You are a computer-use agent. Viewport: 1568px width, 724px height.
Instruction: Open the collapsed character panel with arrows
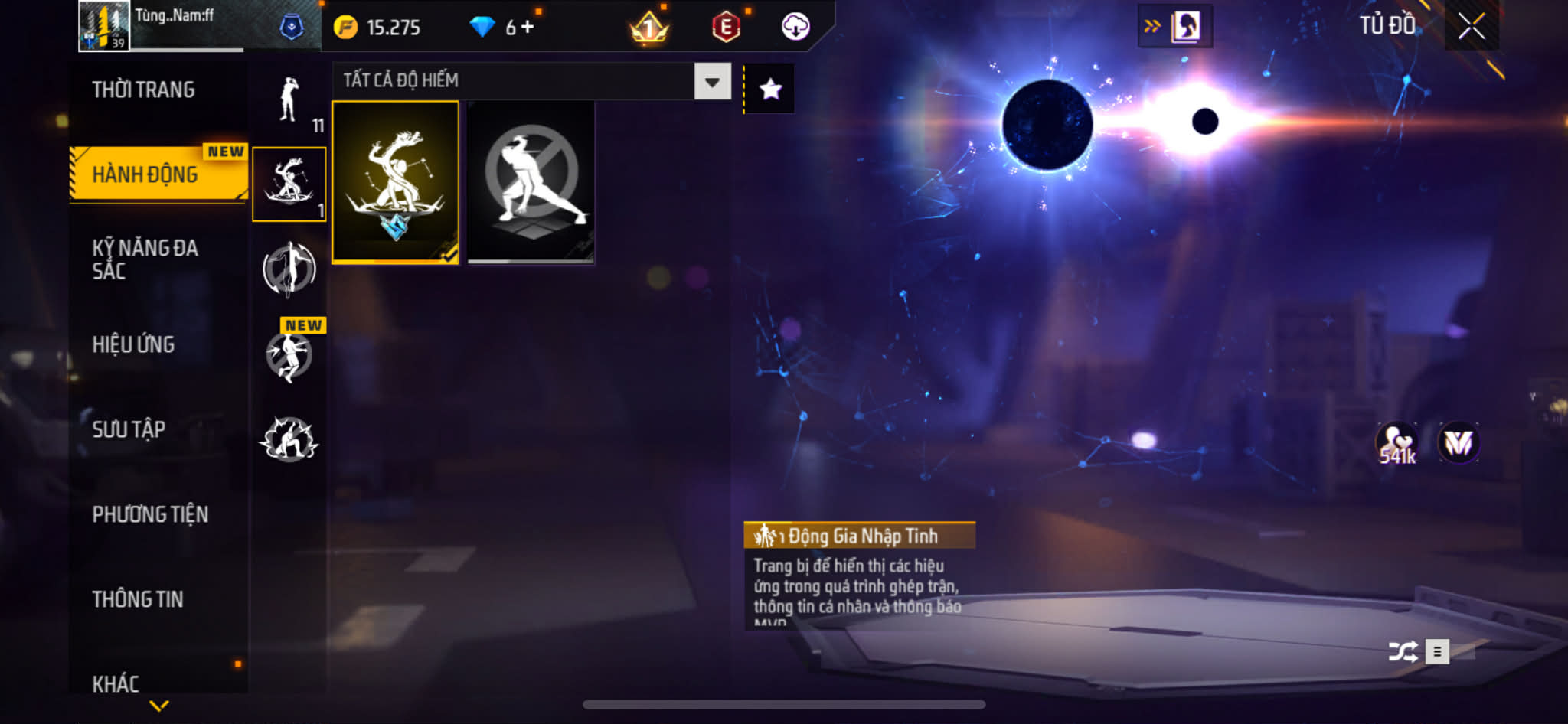tap(1174, 27)
